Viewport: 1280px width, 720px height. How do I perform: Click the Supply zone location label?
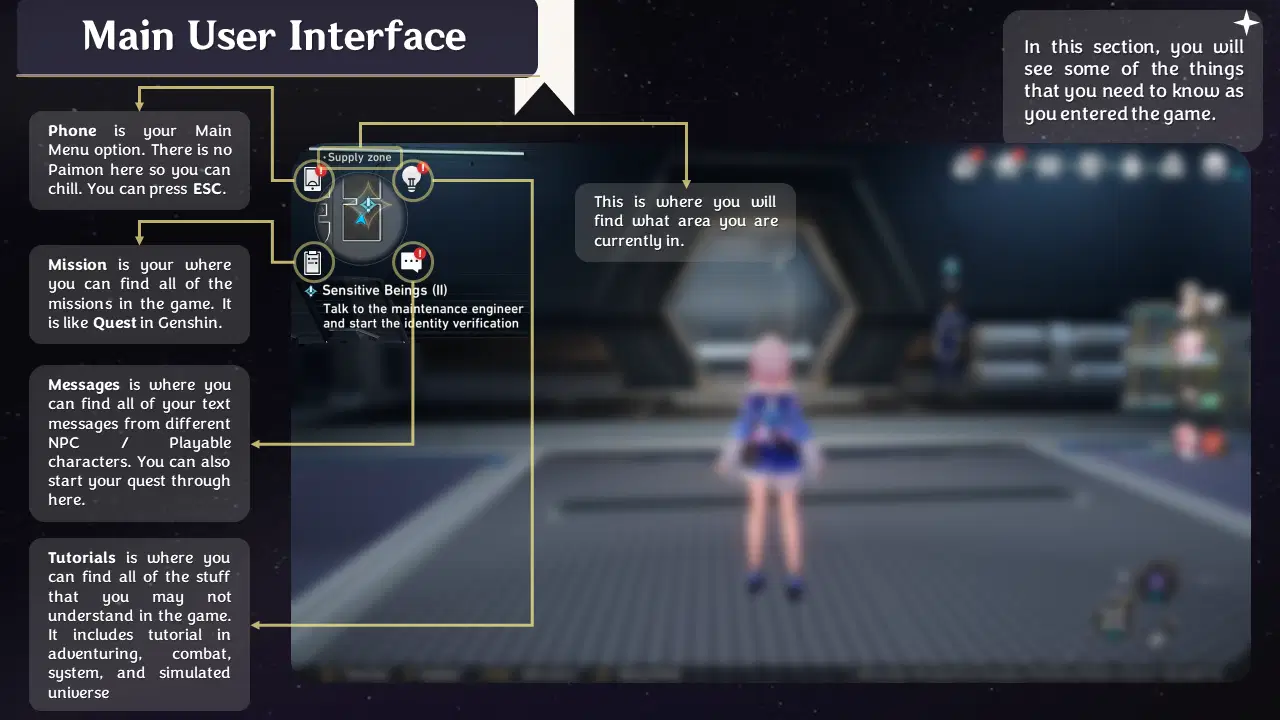360,157
